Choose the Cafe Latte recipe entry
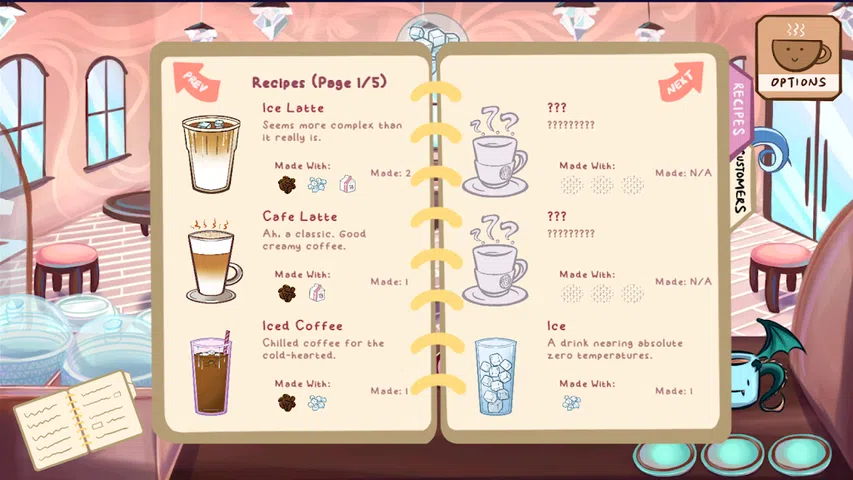The image size is (853, 480). (299, 216)
